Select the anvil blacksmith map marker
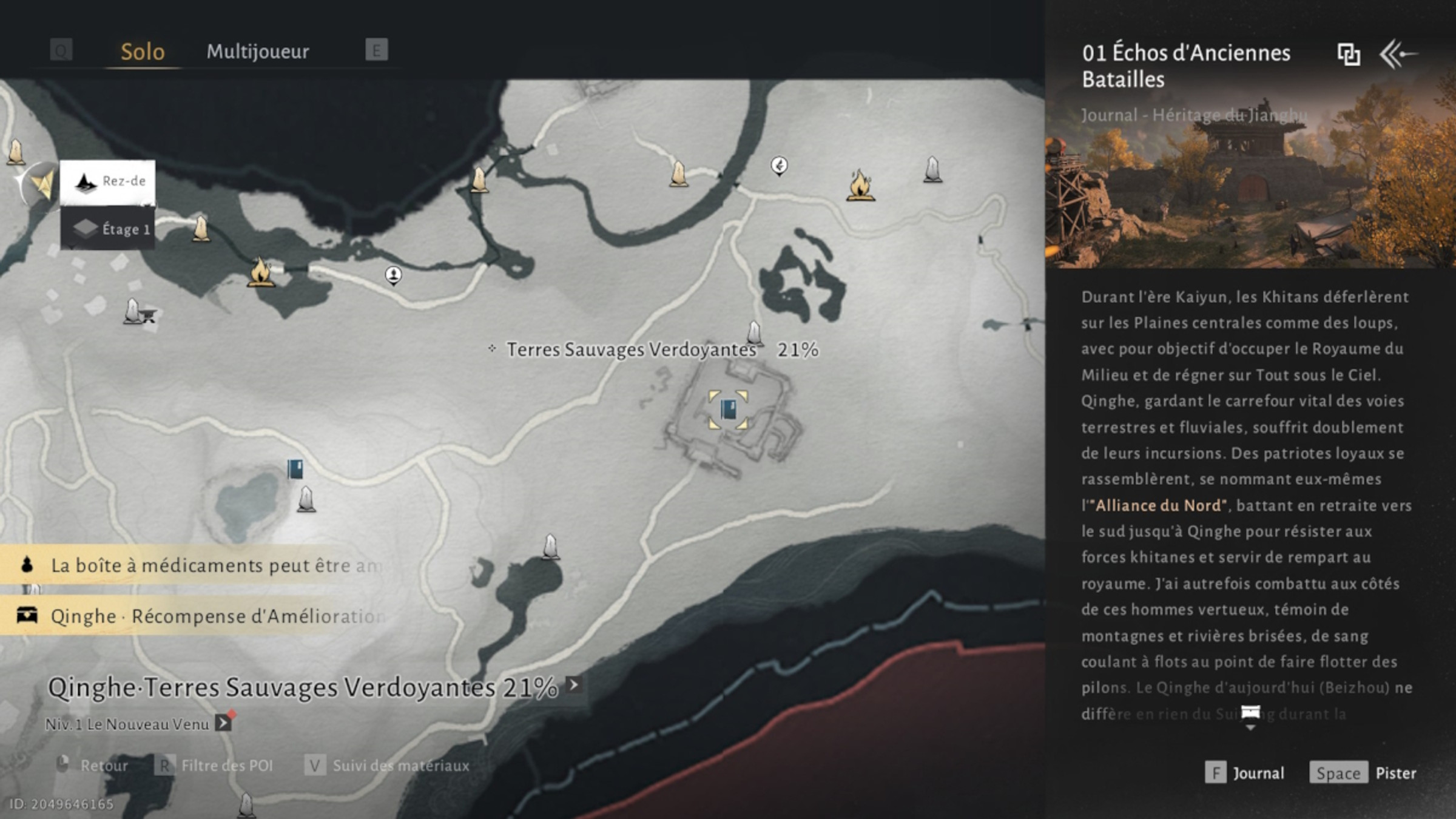This screenshot has width=1456, height=819. tap(147, 315)
